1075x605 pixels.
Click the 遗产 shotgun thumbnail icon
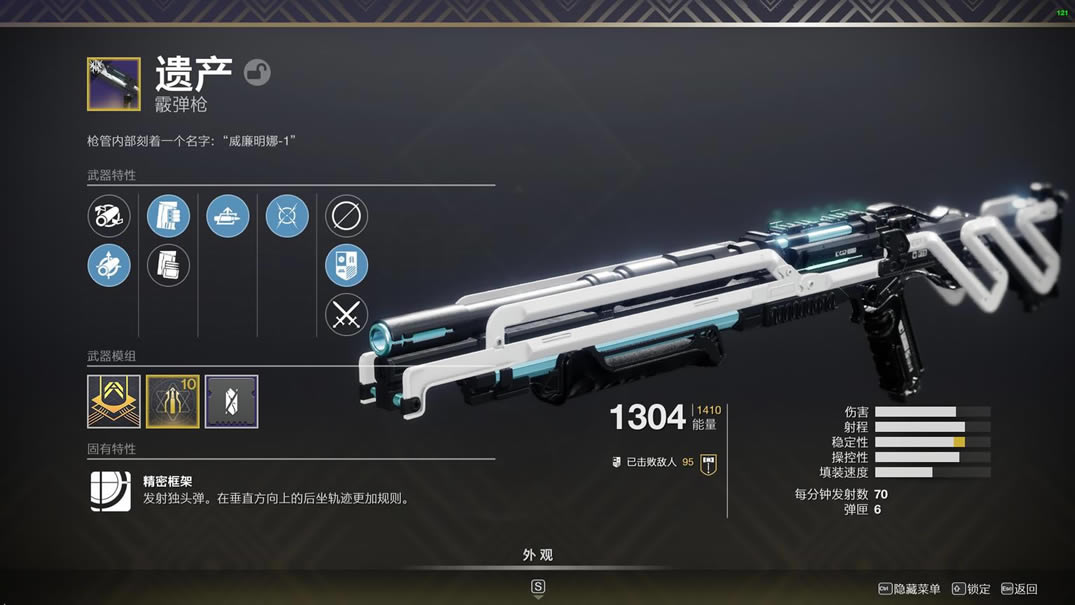114,84
